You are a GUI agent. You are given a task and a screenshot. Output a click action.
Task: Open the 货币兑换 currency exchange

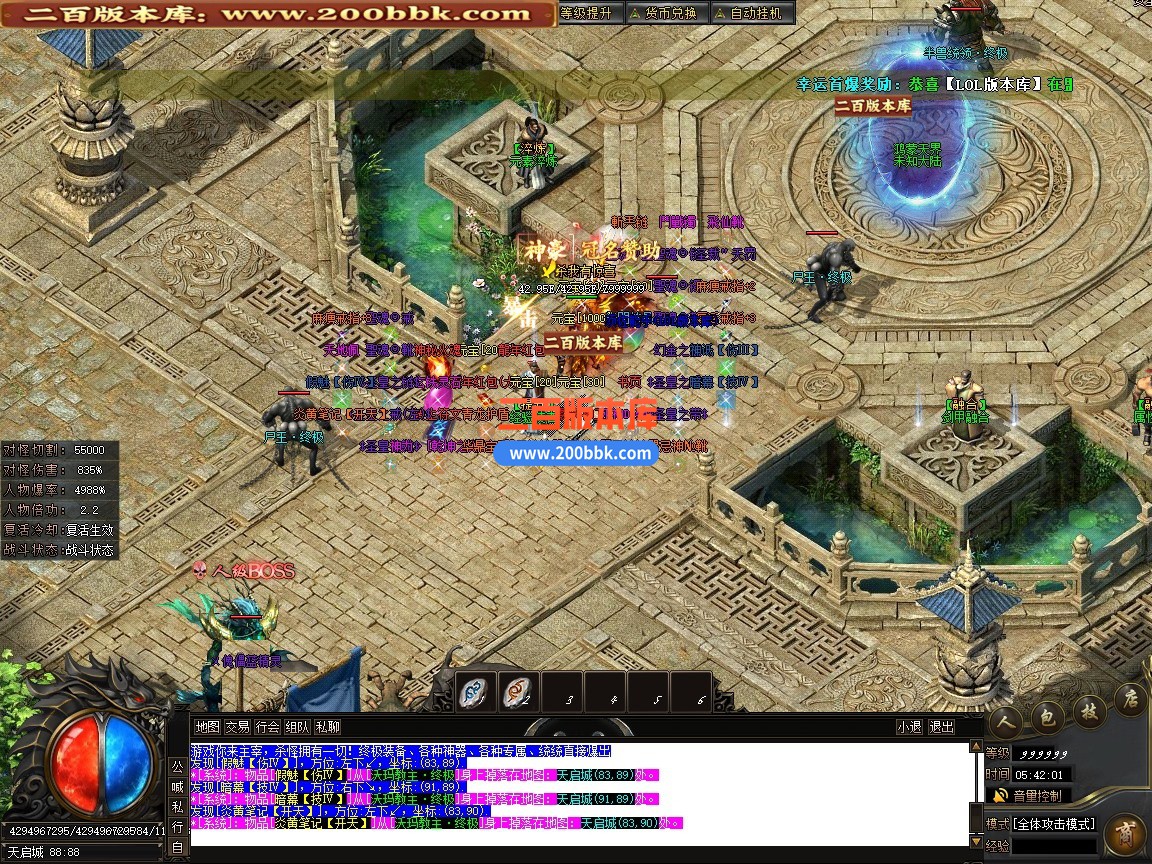coord(663,13)
